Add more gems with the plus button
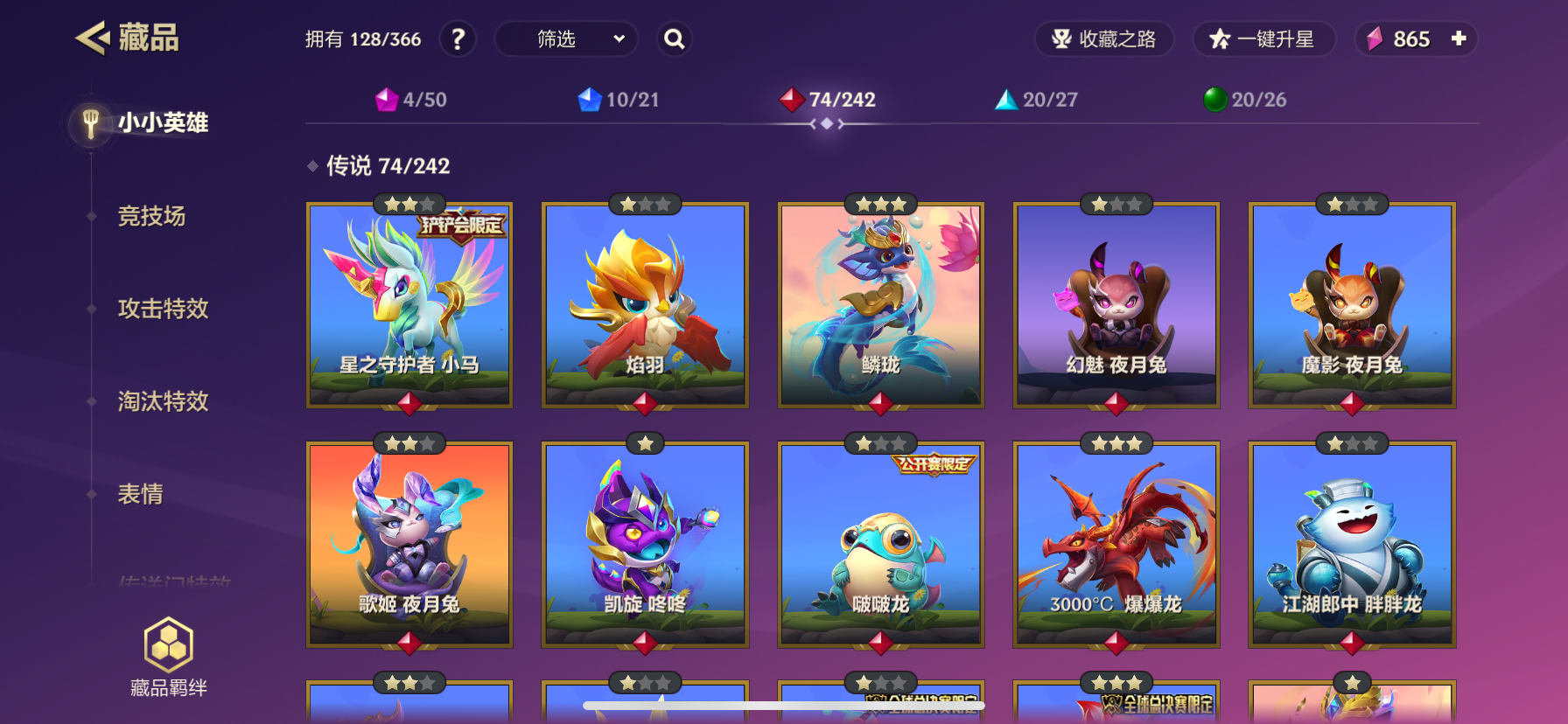This screenshot has width=1568, height=724. (x=1459, y=38)
